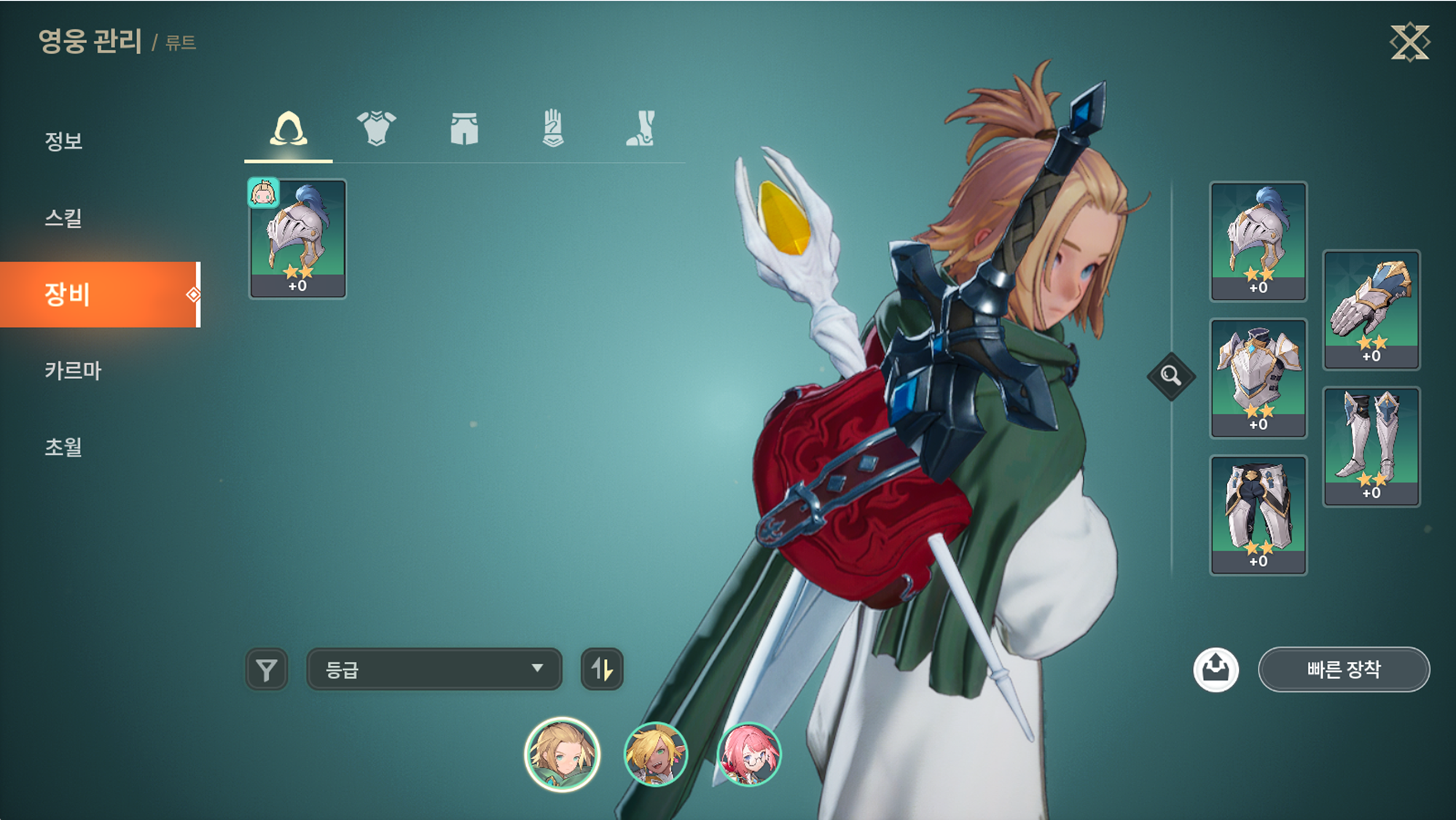The image size is (1456, 820).
Task: Select the helmet in the inventory list
Action: [x=298, y=239]
